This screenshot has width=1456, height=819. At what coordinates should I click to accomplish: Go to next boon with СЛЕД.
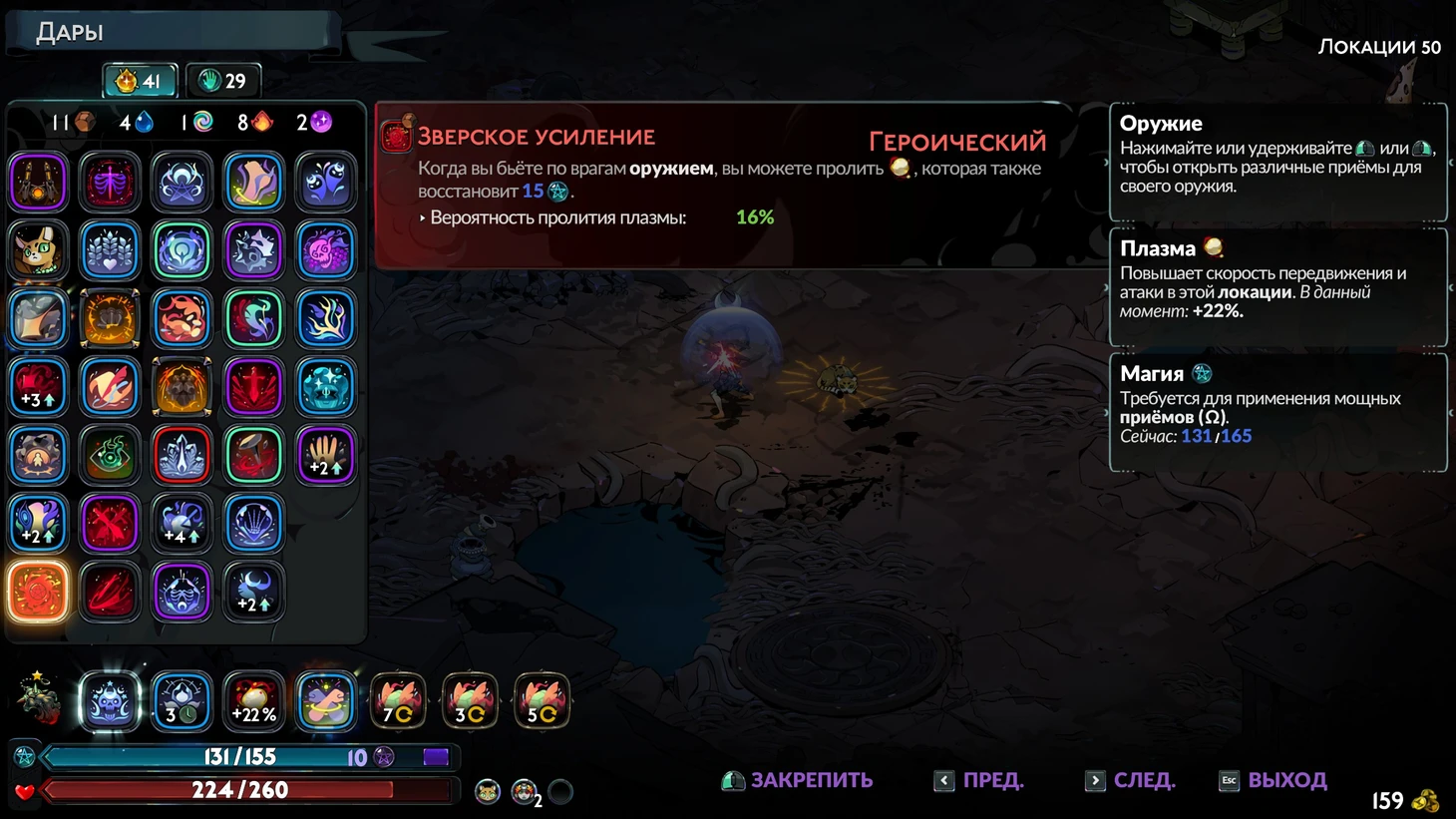click(1130, 780)
